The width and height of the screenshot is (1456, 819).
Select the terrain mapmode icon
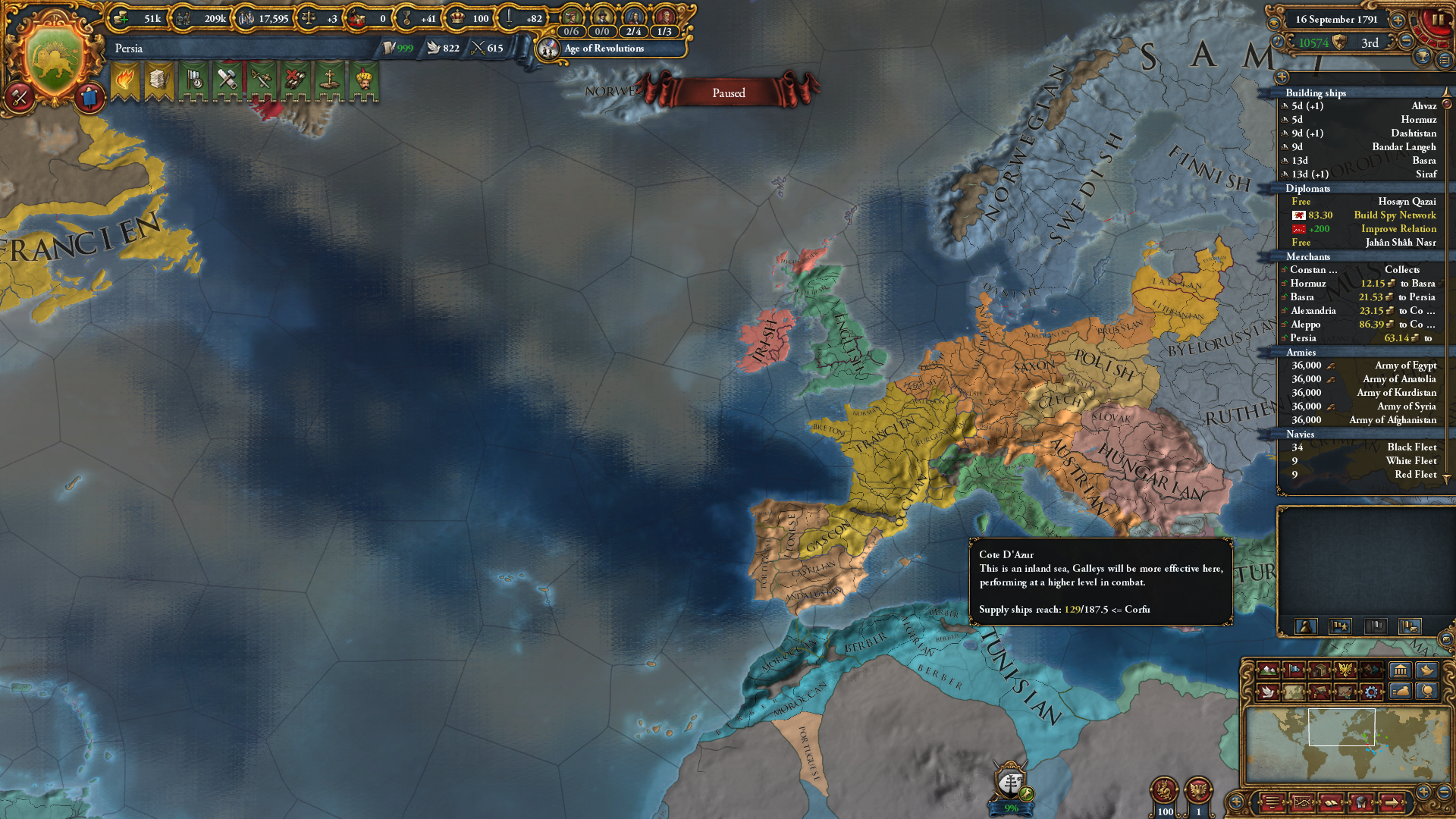coord(1267,671)
